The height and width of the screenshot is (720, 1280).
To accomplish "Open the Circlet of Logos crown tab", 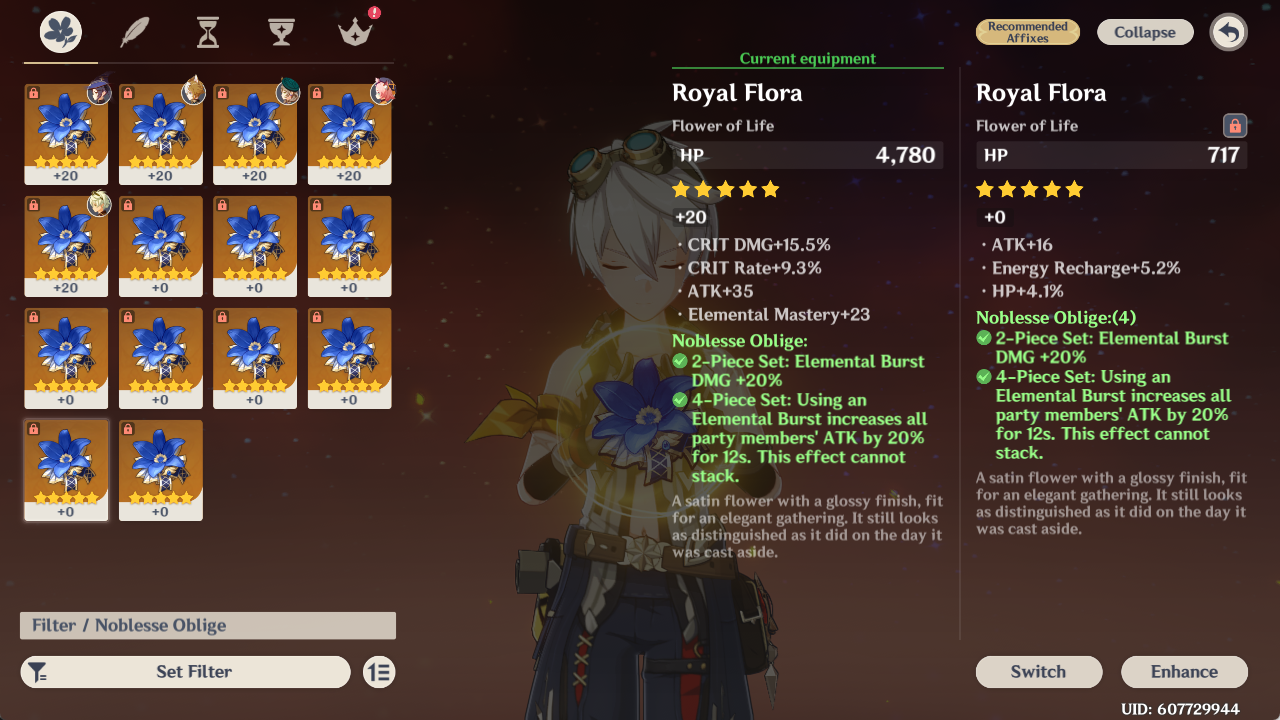I will click(x=354, y=33).
